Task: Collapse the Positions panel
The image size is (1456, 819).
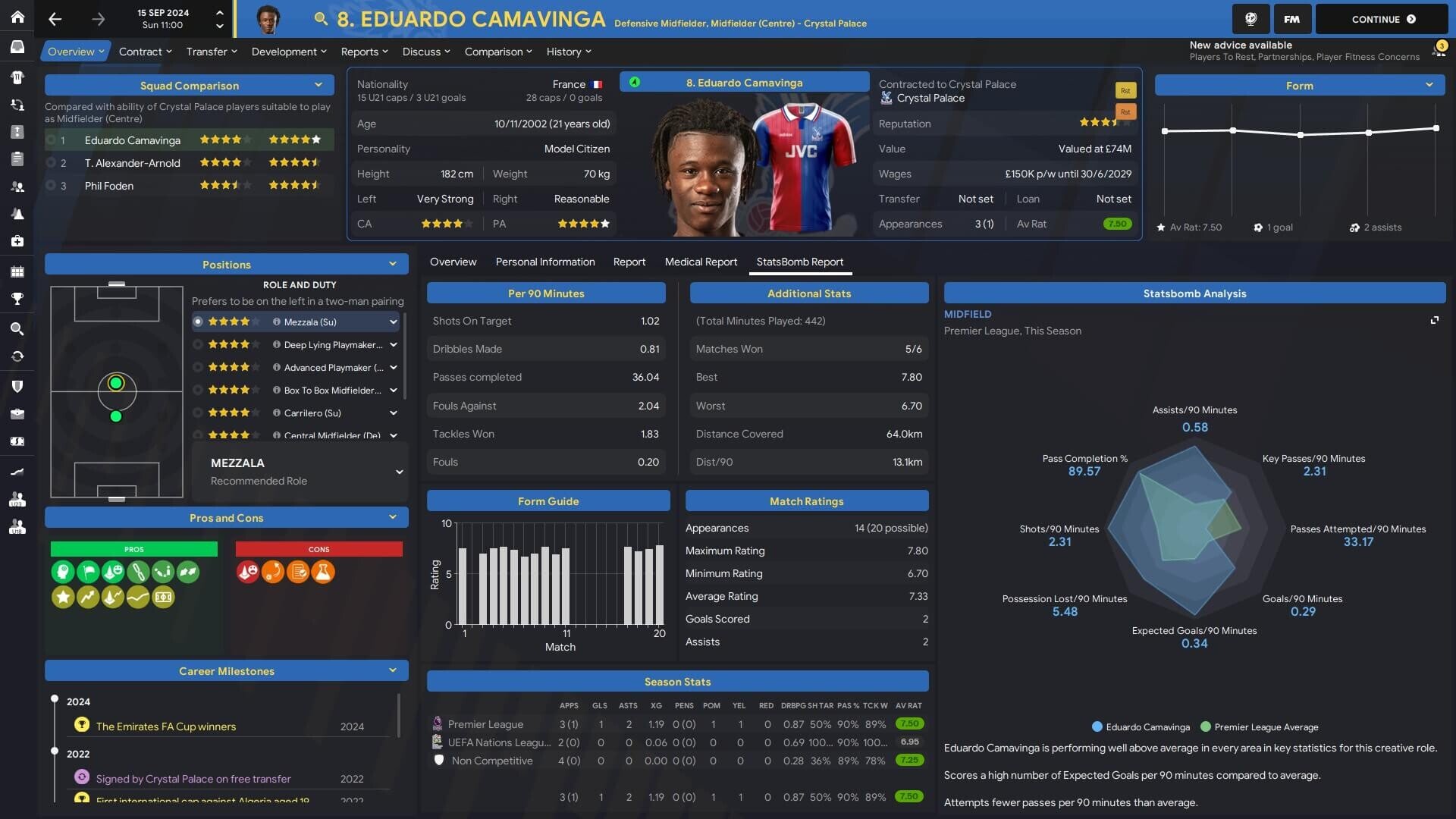Action: point(394,264)
